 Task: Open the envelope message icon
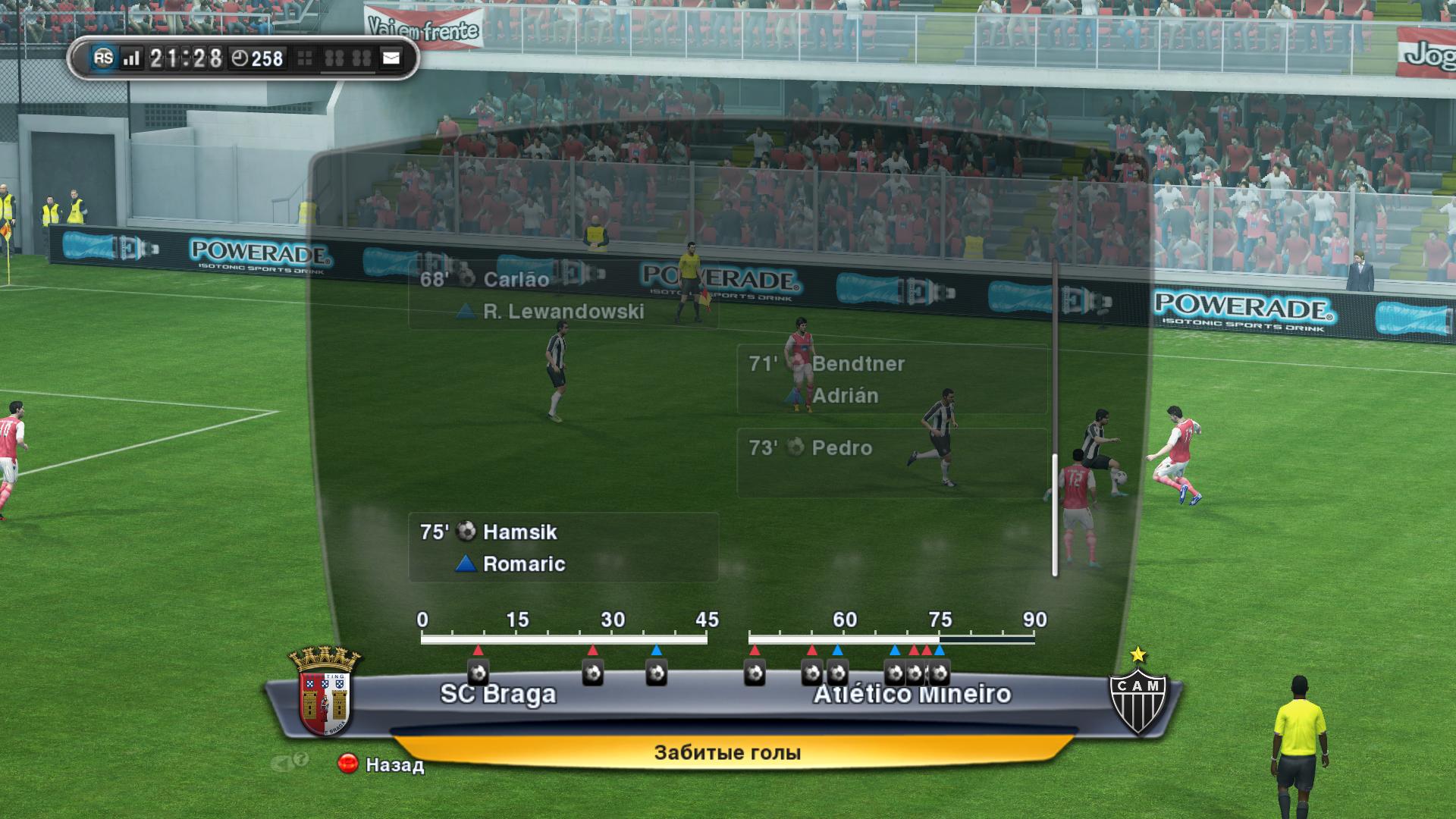[x=391, y=58]
